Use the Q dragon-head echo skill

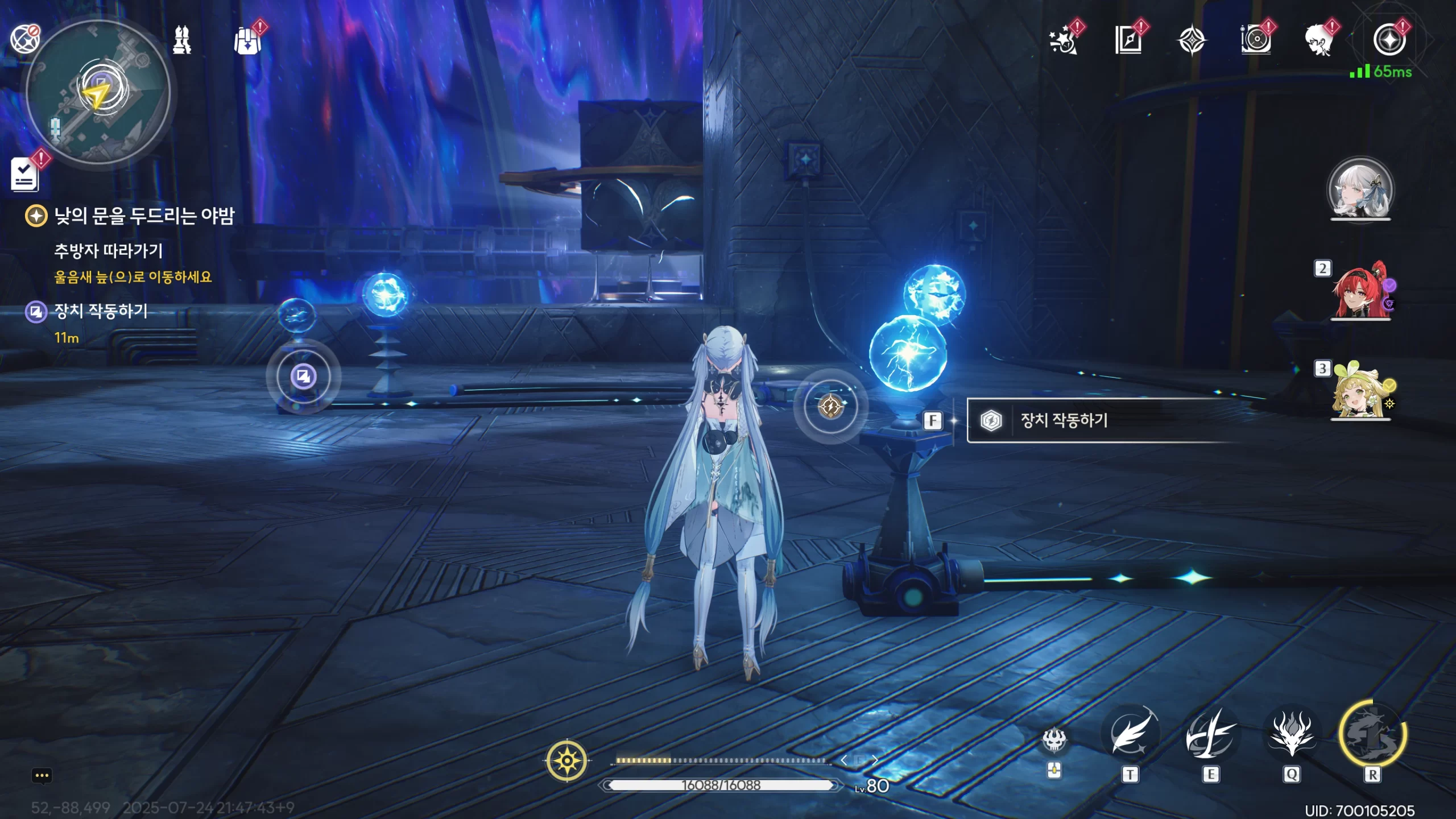(x=1292, y=735)
